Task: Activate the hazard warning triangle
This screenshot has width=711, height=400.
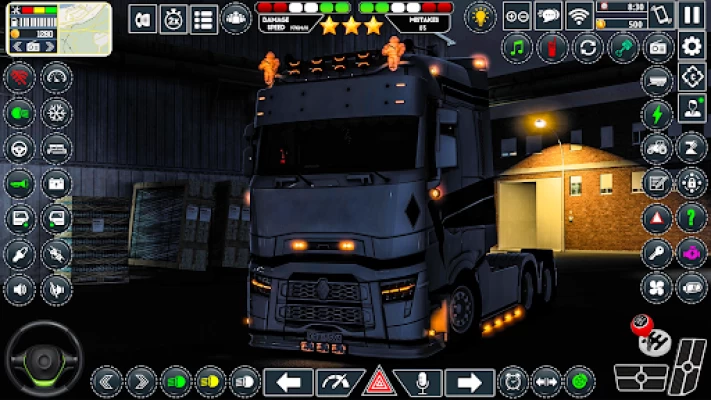Action: [379, 381]
